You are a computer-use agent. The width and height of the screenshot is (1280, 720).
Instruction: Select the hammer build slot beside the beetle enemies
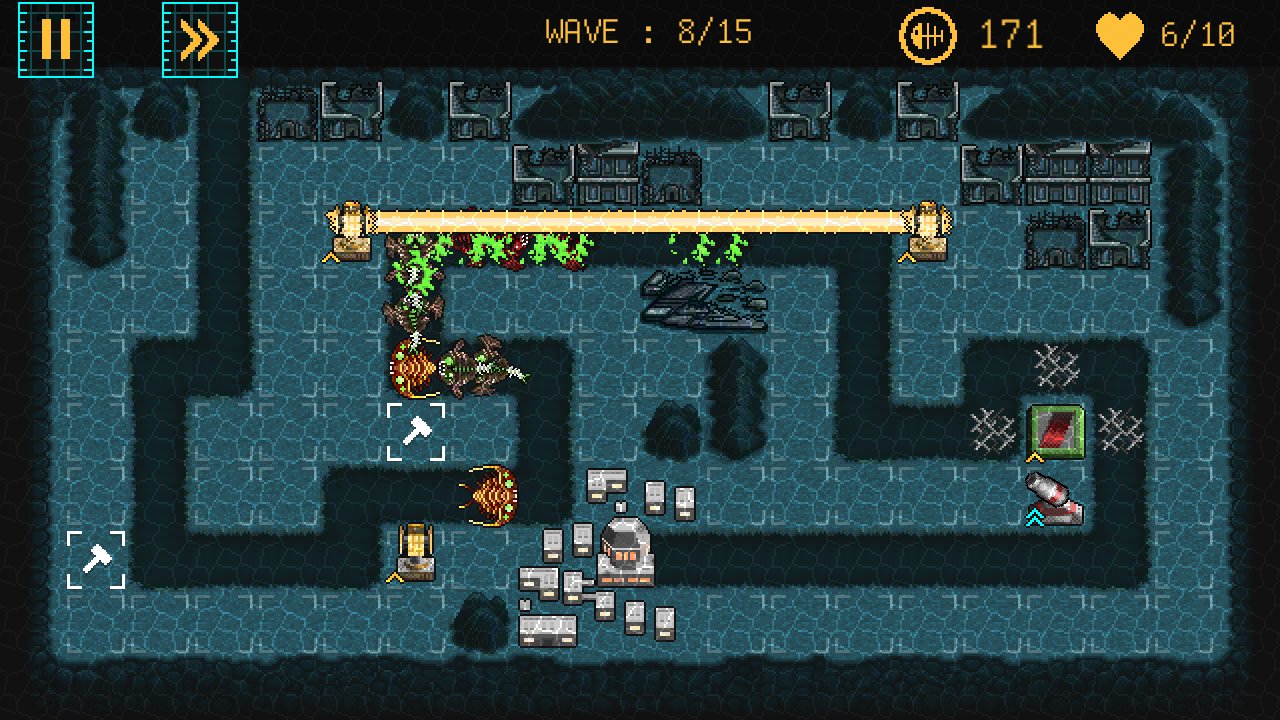416,432
